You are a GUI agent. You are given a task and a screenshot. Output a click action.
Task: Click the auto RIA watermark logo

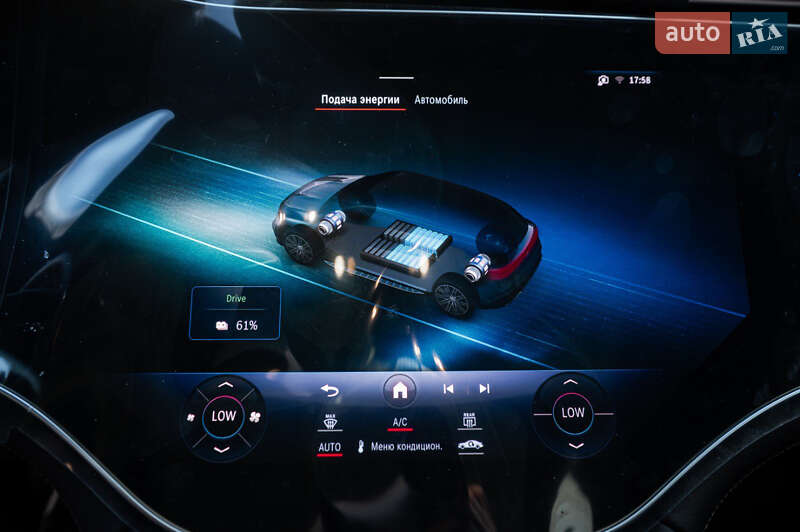[720, 33]
